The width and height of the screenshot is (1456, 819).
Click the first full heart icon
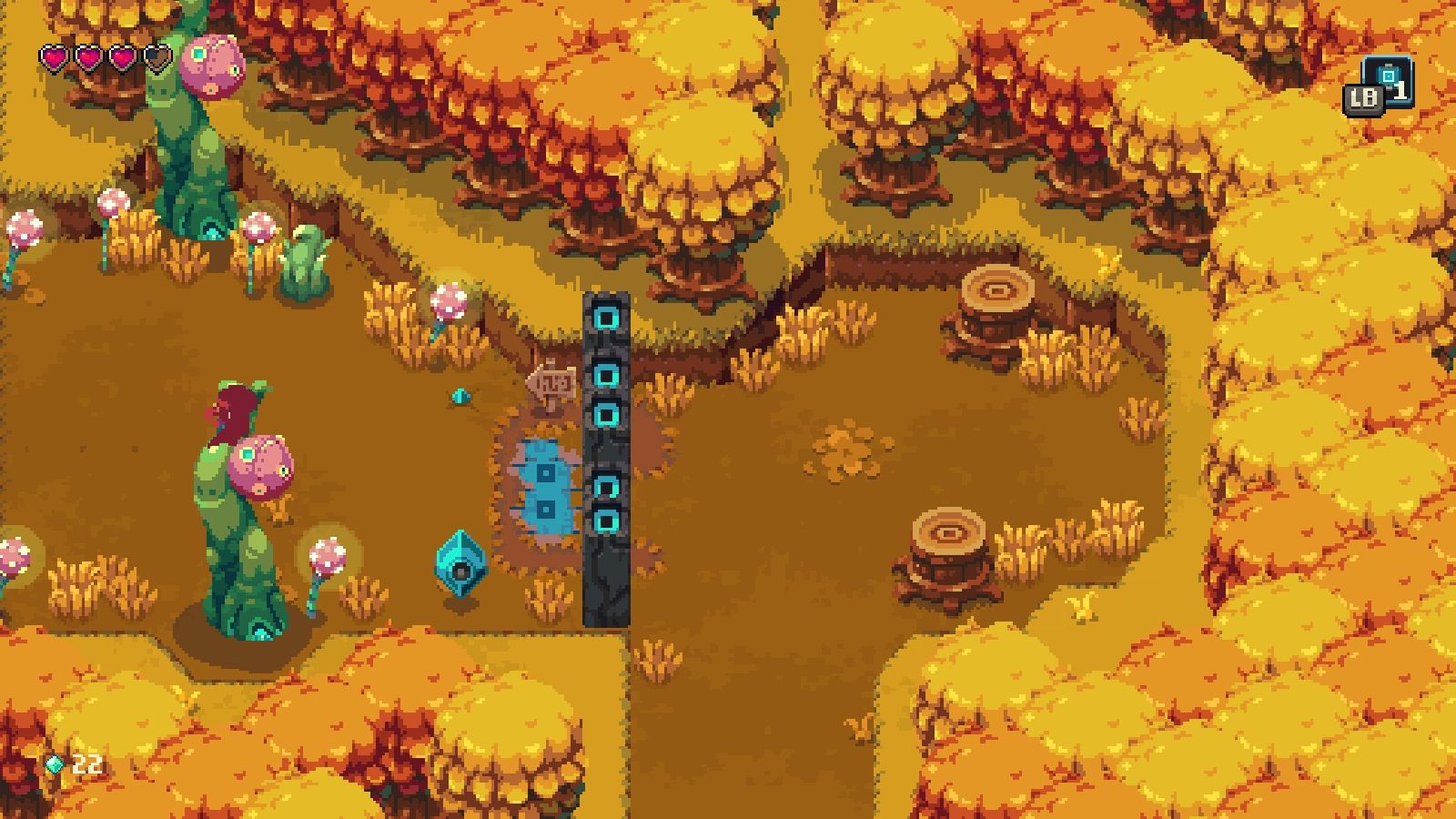tap(55, 56)
